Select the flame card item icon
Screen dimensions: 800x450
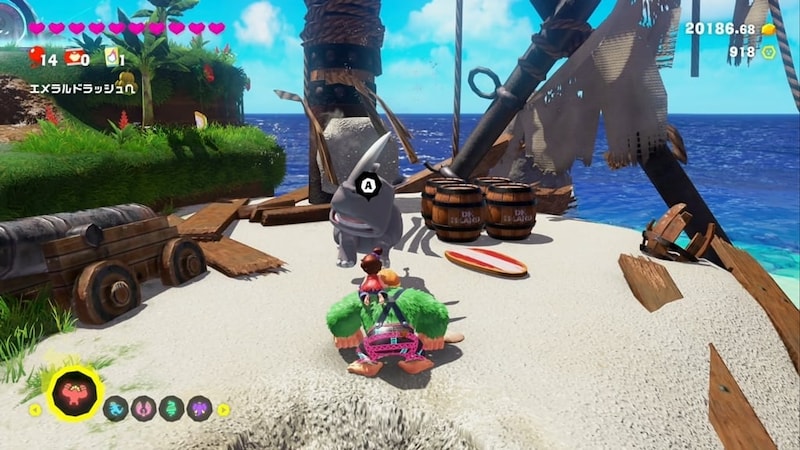tap(110, 57)
